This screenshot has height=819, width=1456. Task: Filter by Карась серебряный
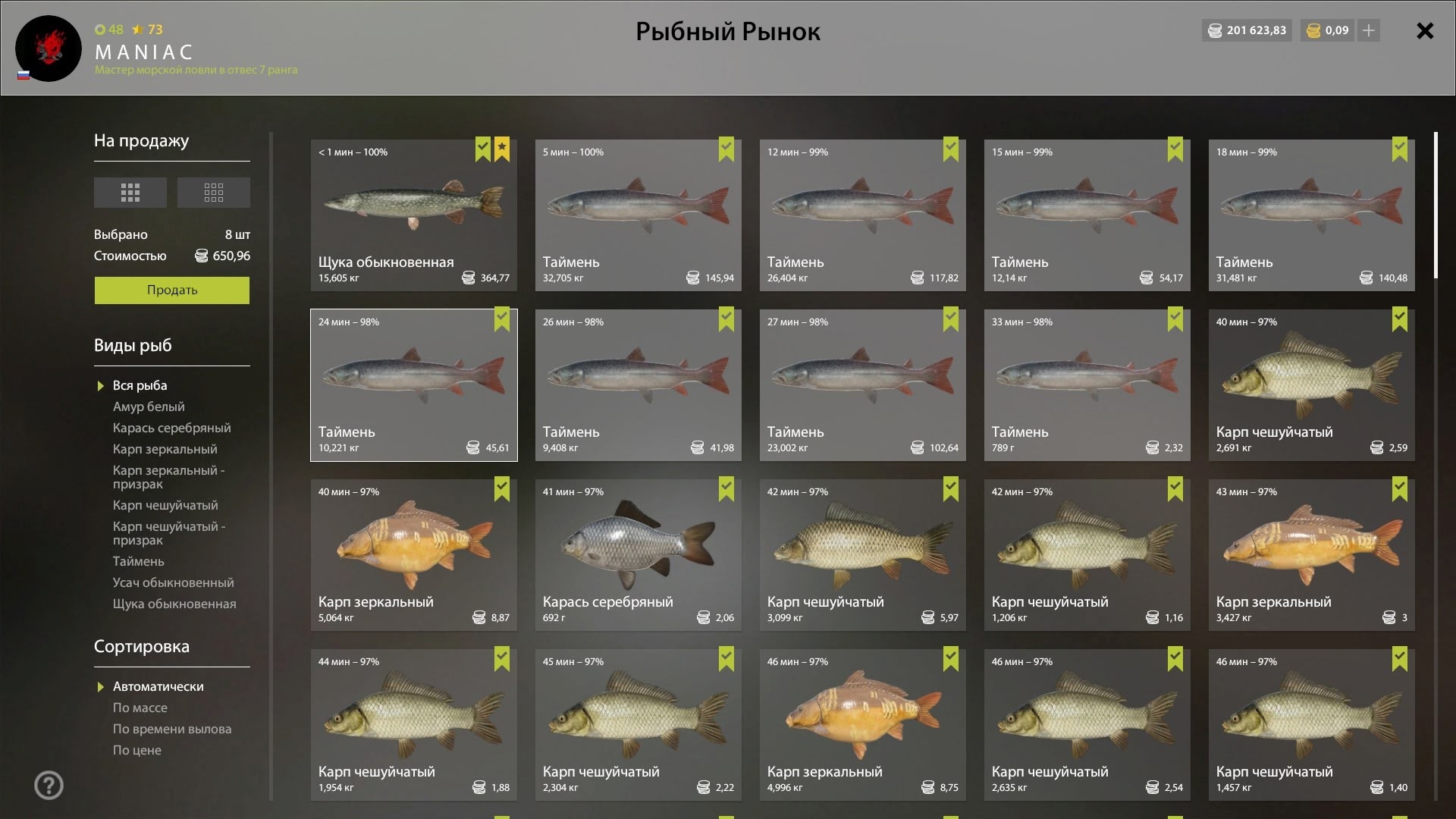pyautogui.click(x=171, y=428)
